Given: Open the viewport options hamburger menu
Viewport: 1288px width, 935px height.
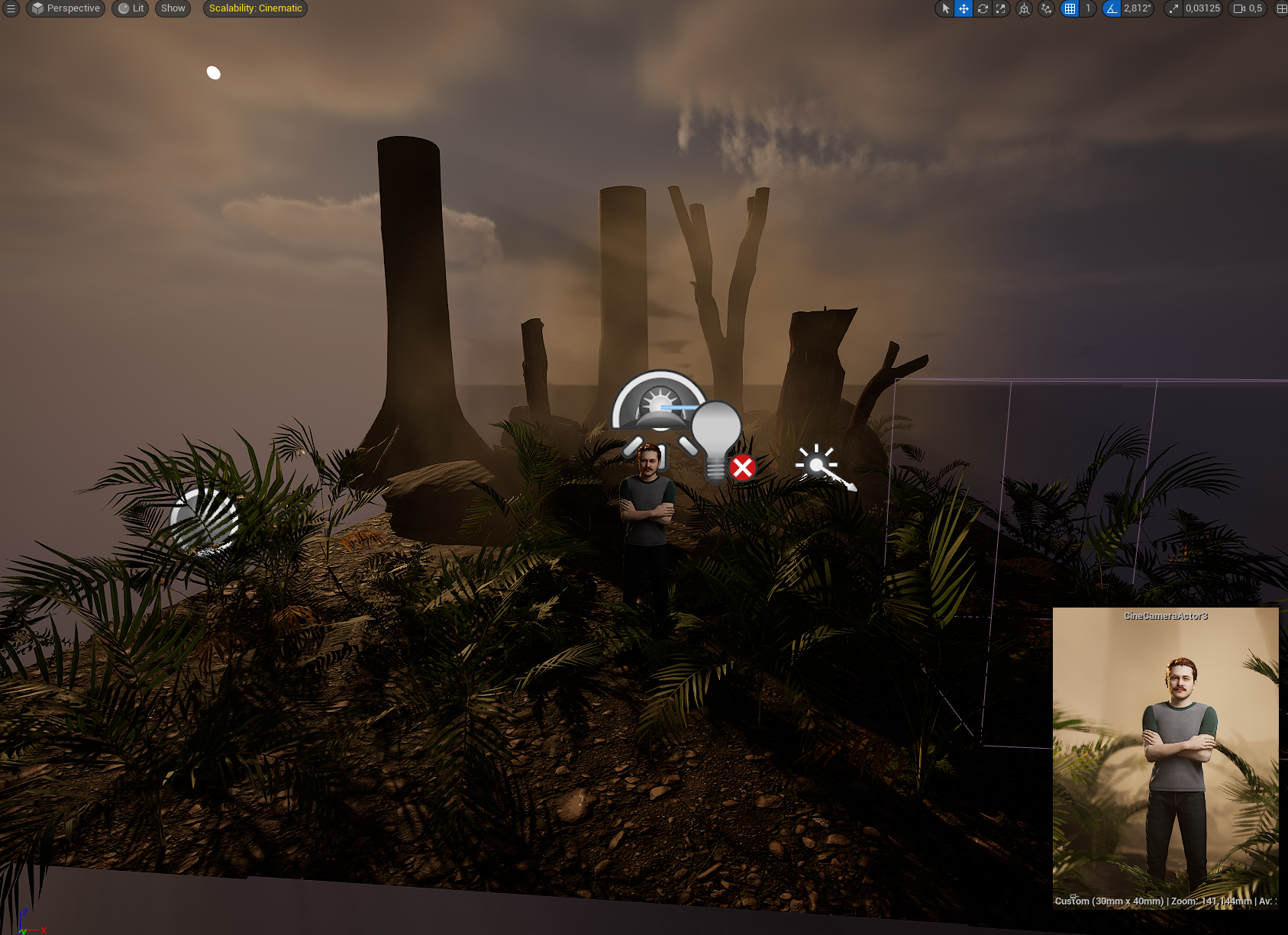Looking at the screenshot, I should coord(11,8).
